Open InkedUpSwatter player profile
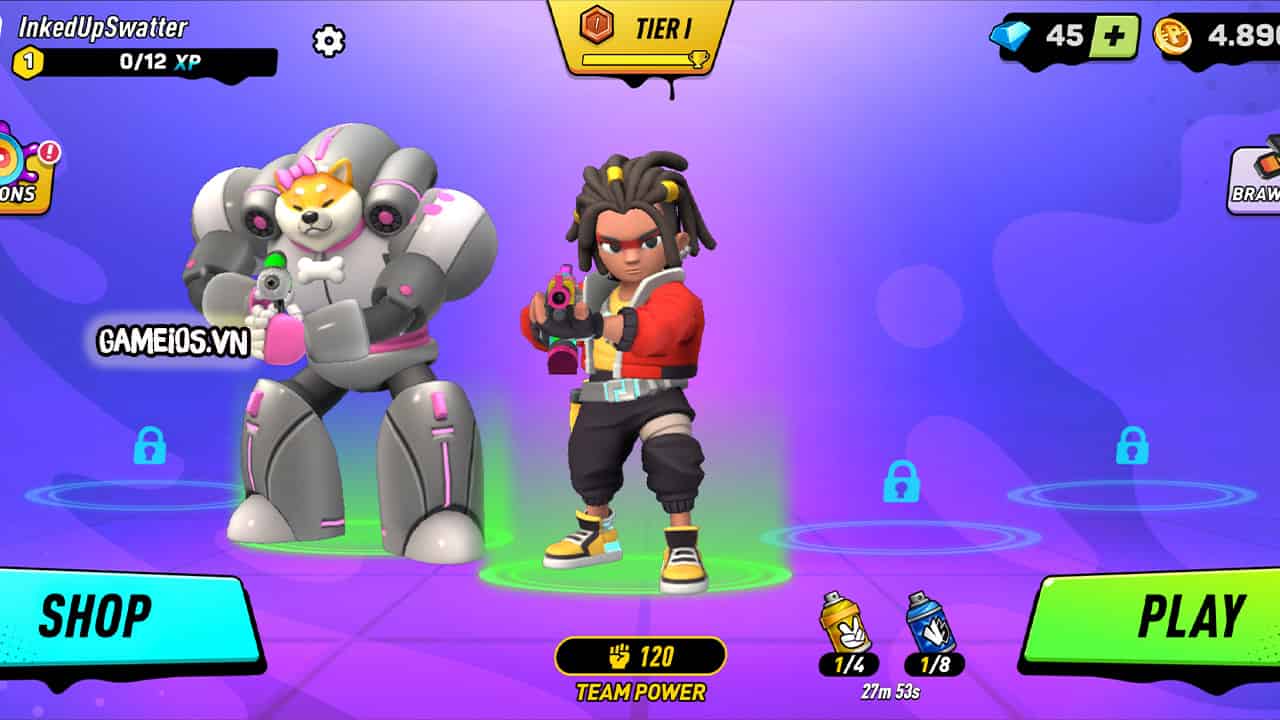 click(x=105, y=27)
